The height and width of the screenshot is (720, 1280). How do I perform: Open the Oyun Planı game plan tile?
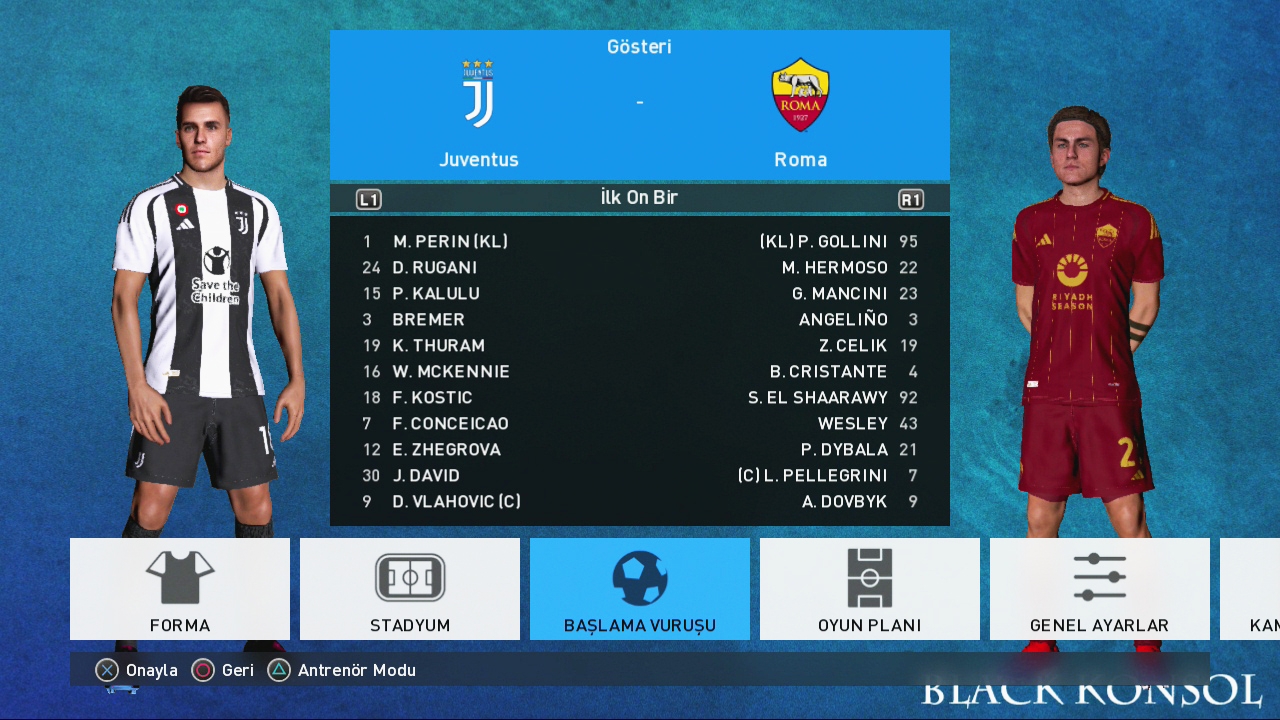870,589
